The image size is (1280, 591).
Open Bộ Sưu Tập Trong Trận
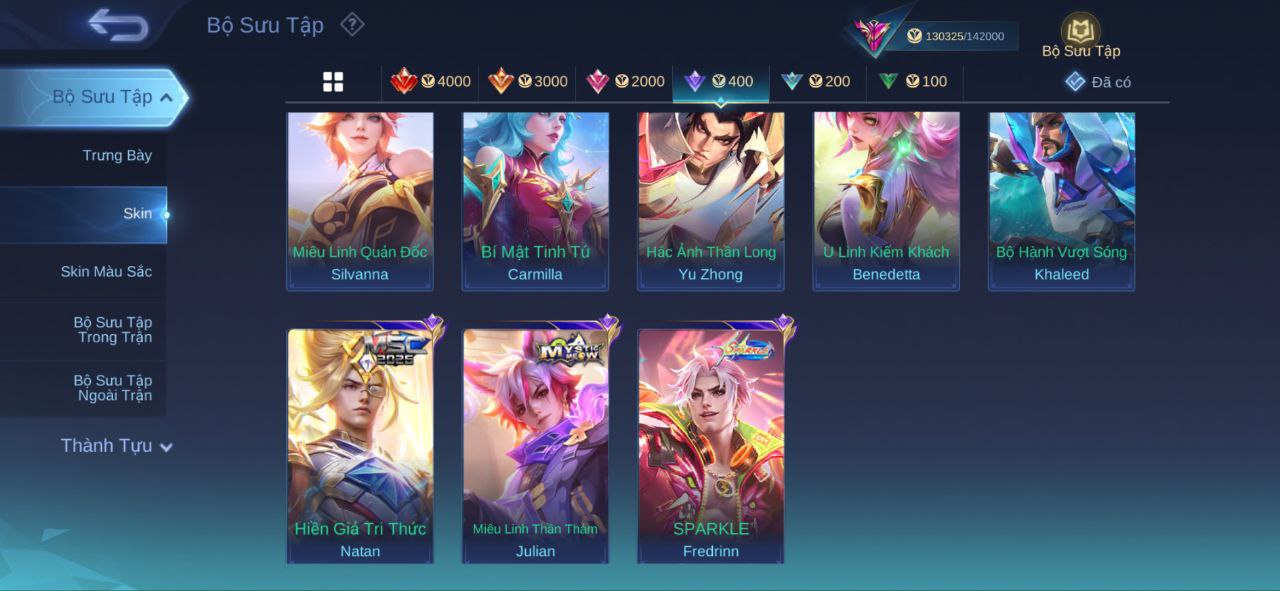[x=112, y=330]
